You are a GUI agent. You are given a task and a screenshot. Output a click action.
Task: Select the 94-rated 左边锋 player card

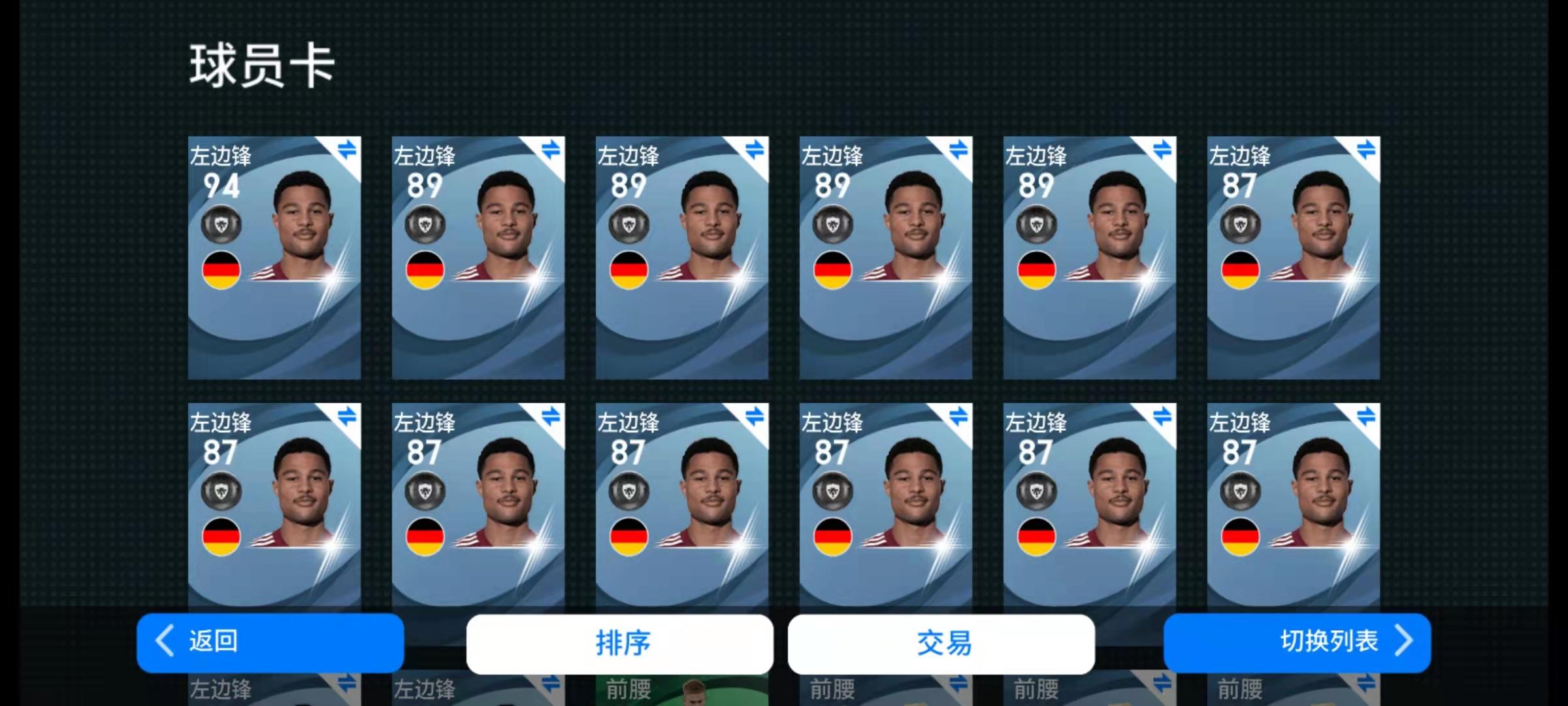(274, 258)
